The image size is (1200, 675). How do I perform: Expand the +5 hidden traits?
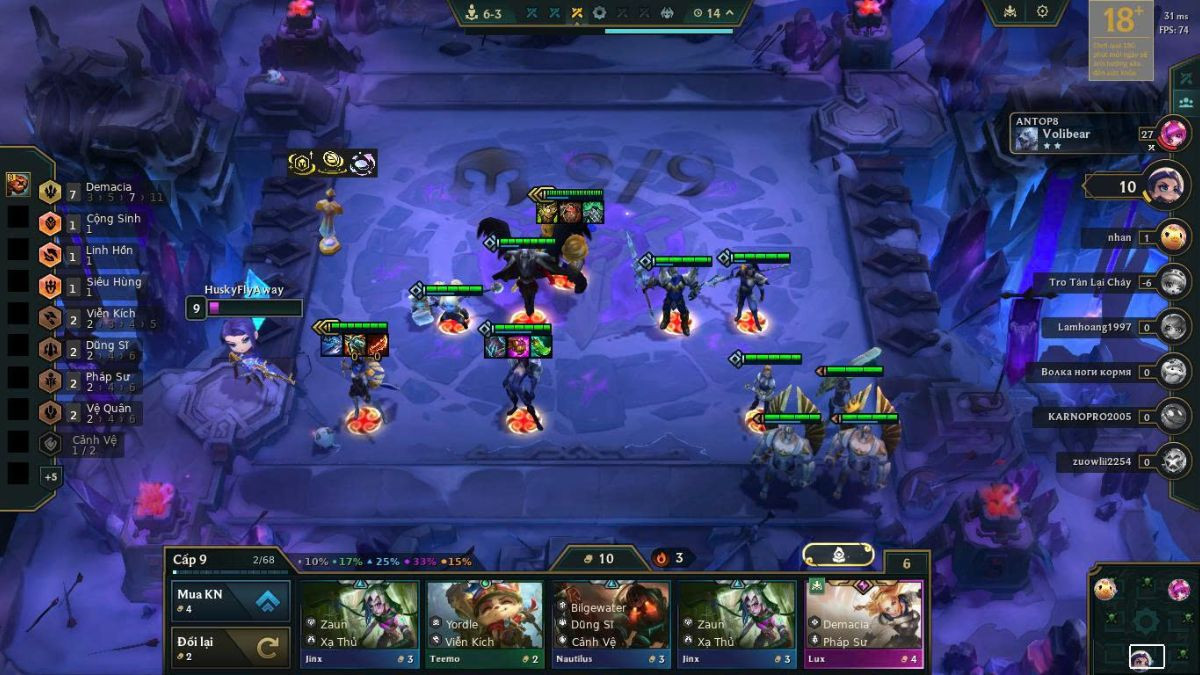coord(50,477)
